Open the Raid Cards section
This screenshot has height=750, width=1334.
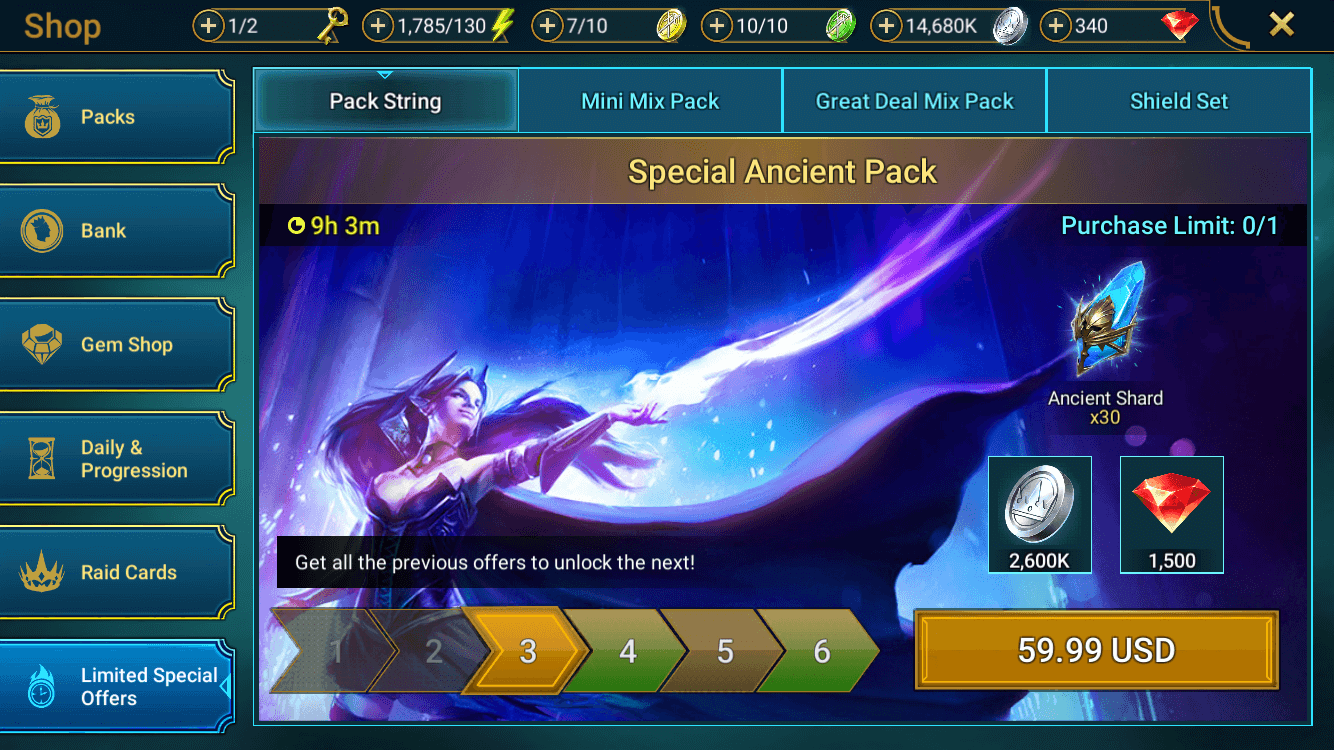coord(115,573)
